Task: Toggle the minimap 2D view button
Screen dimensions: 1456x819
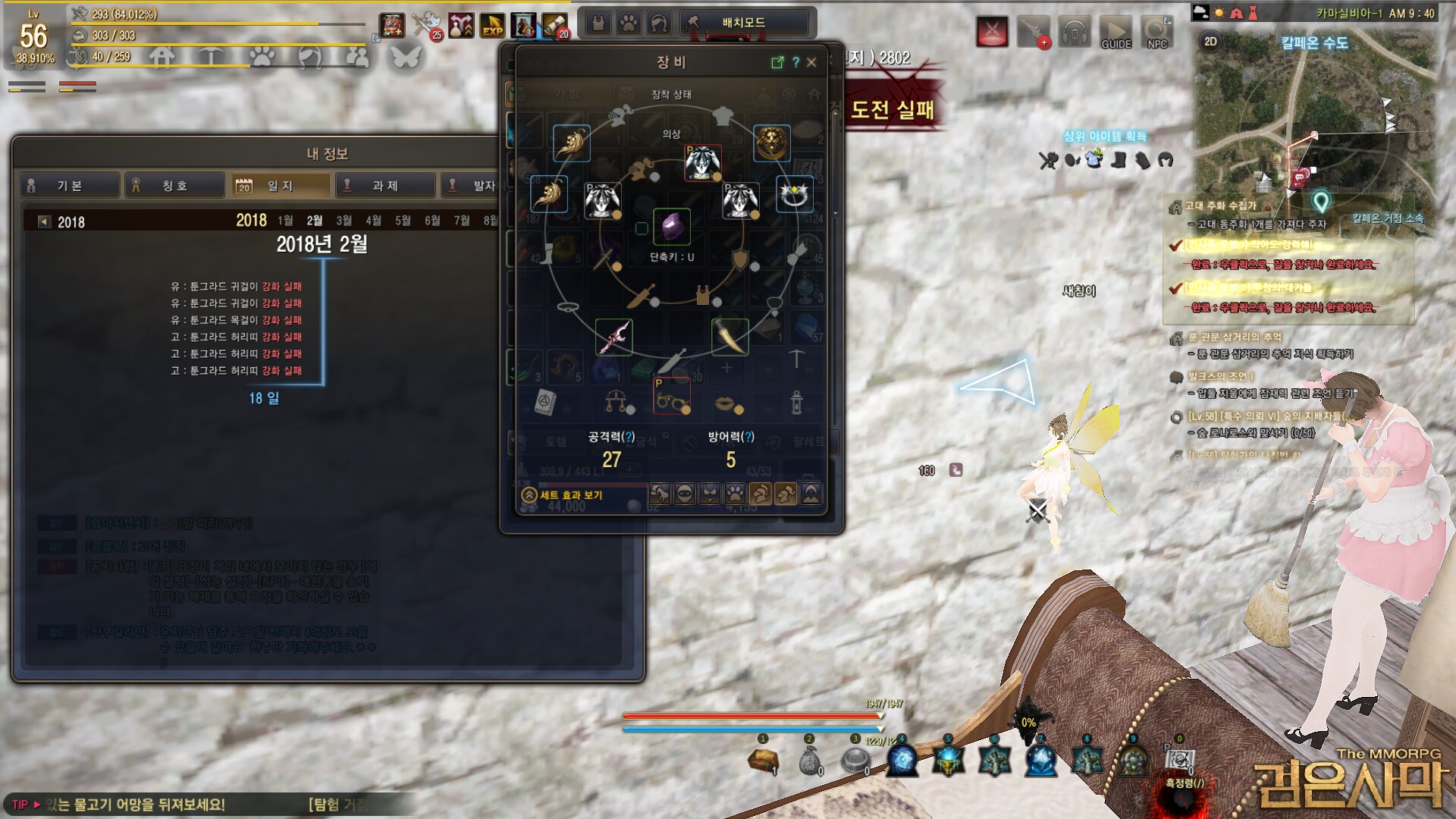Action: pyautogui.click(x=1210, y=42)
